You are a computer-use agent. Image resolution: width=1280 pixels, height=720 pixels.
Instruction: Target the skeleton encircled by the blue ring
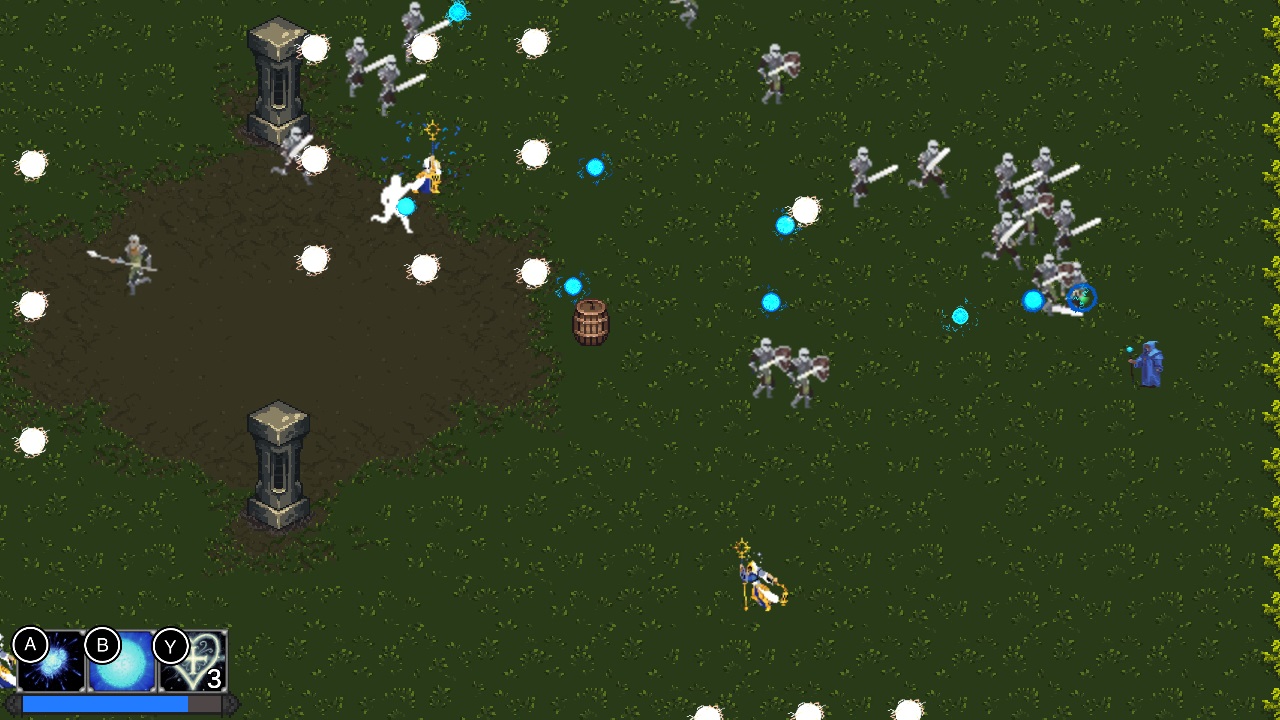(1078, 298)
